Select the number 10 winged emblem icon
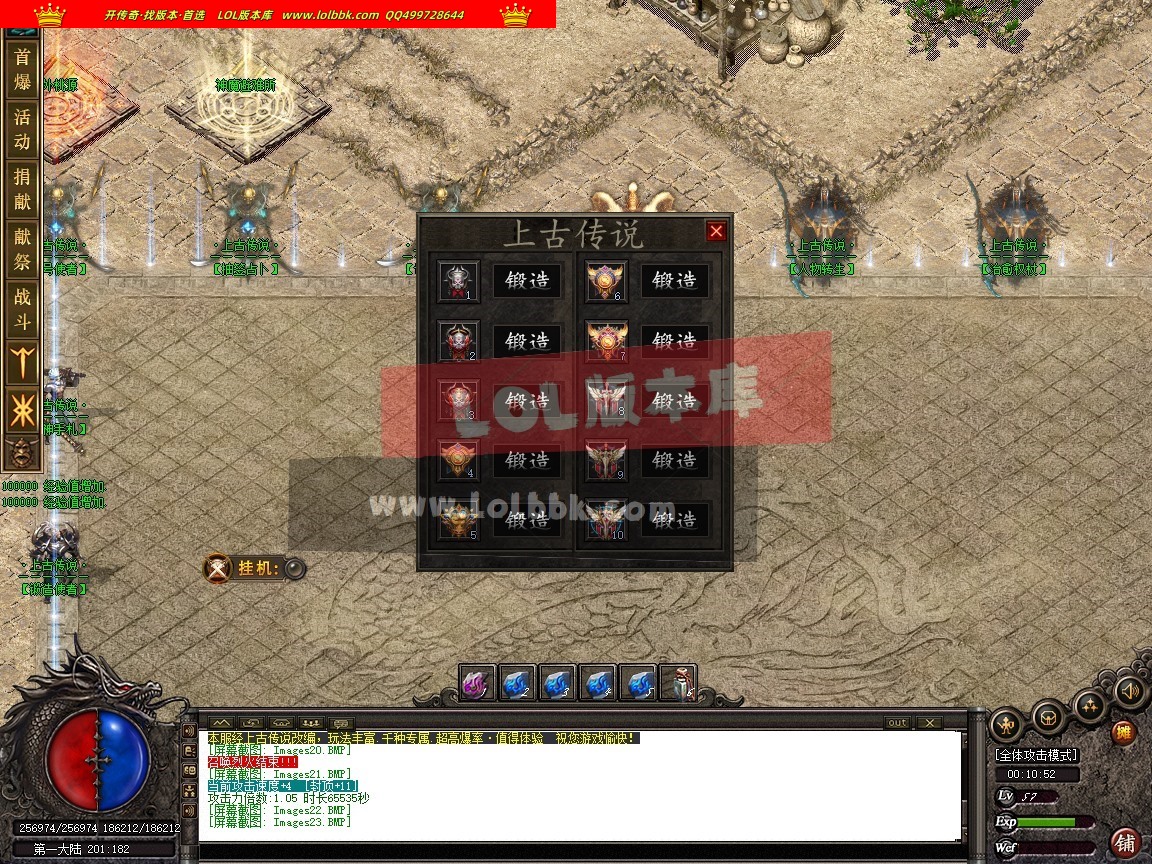This screenshot has height=864, width=1152. pos(606,520)
